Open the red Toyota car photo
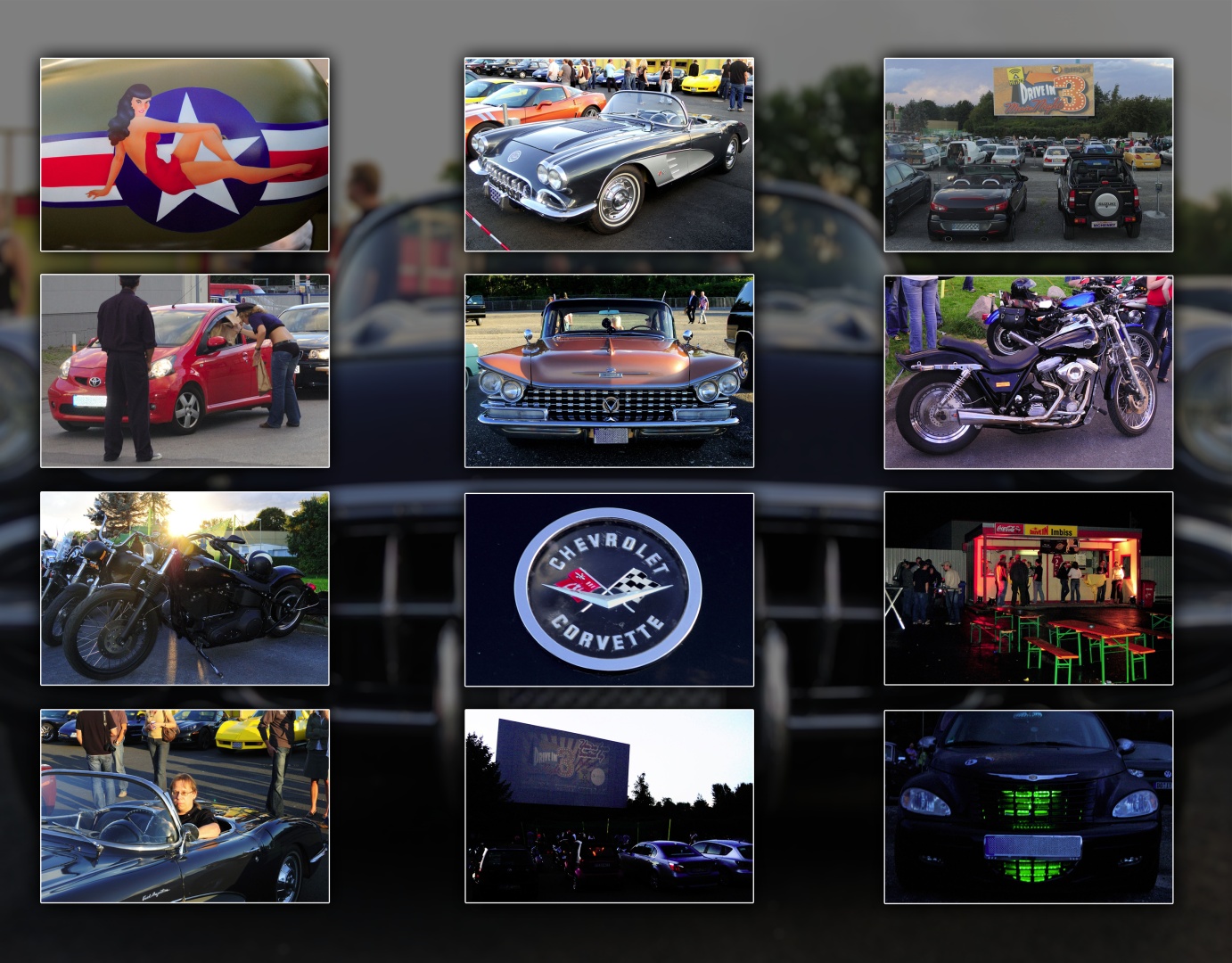This screenshot has width=1232, height=963. tap(185, 371)
